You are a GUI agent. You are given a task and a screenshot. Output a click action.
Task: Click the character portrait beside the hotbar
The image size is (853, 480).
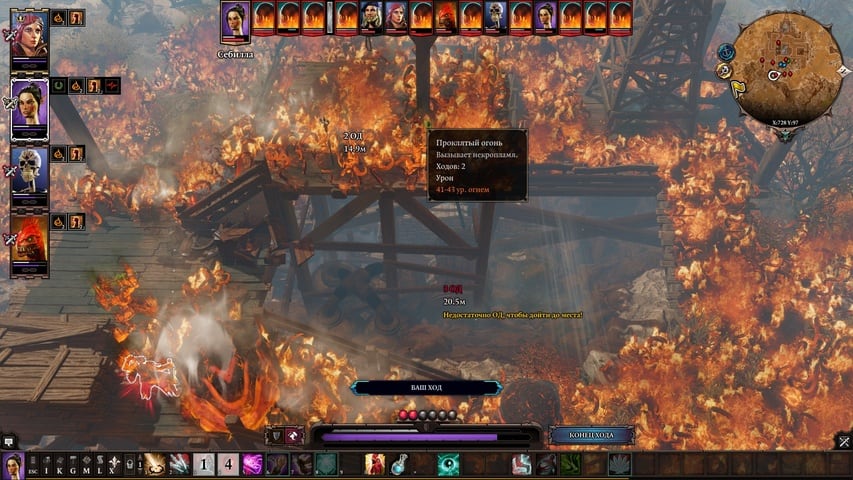click(x=12, y=464)
